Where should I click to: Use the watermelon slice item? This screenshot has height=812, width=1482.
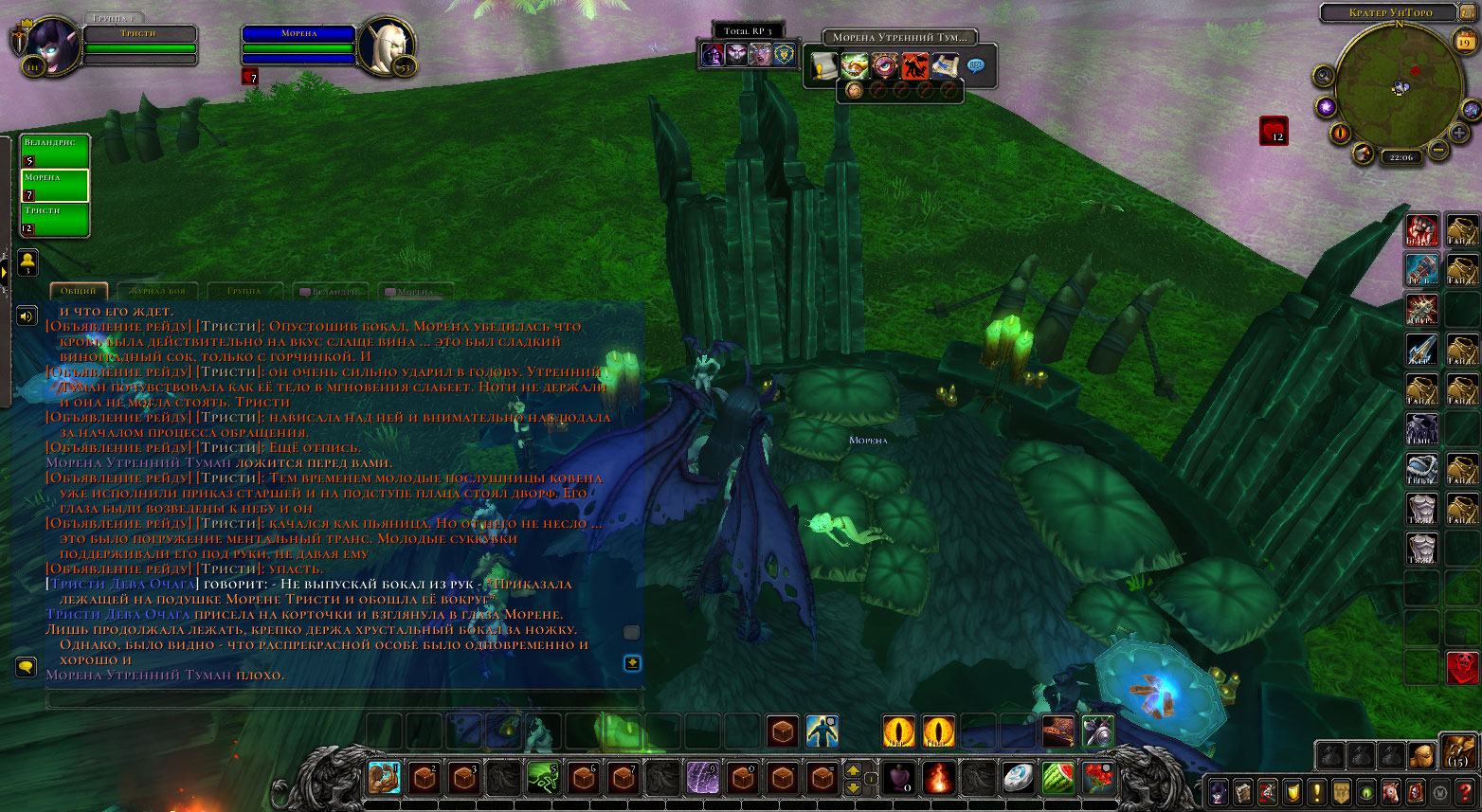[x=1058, y=778]
